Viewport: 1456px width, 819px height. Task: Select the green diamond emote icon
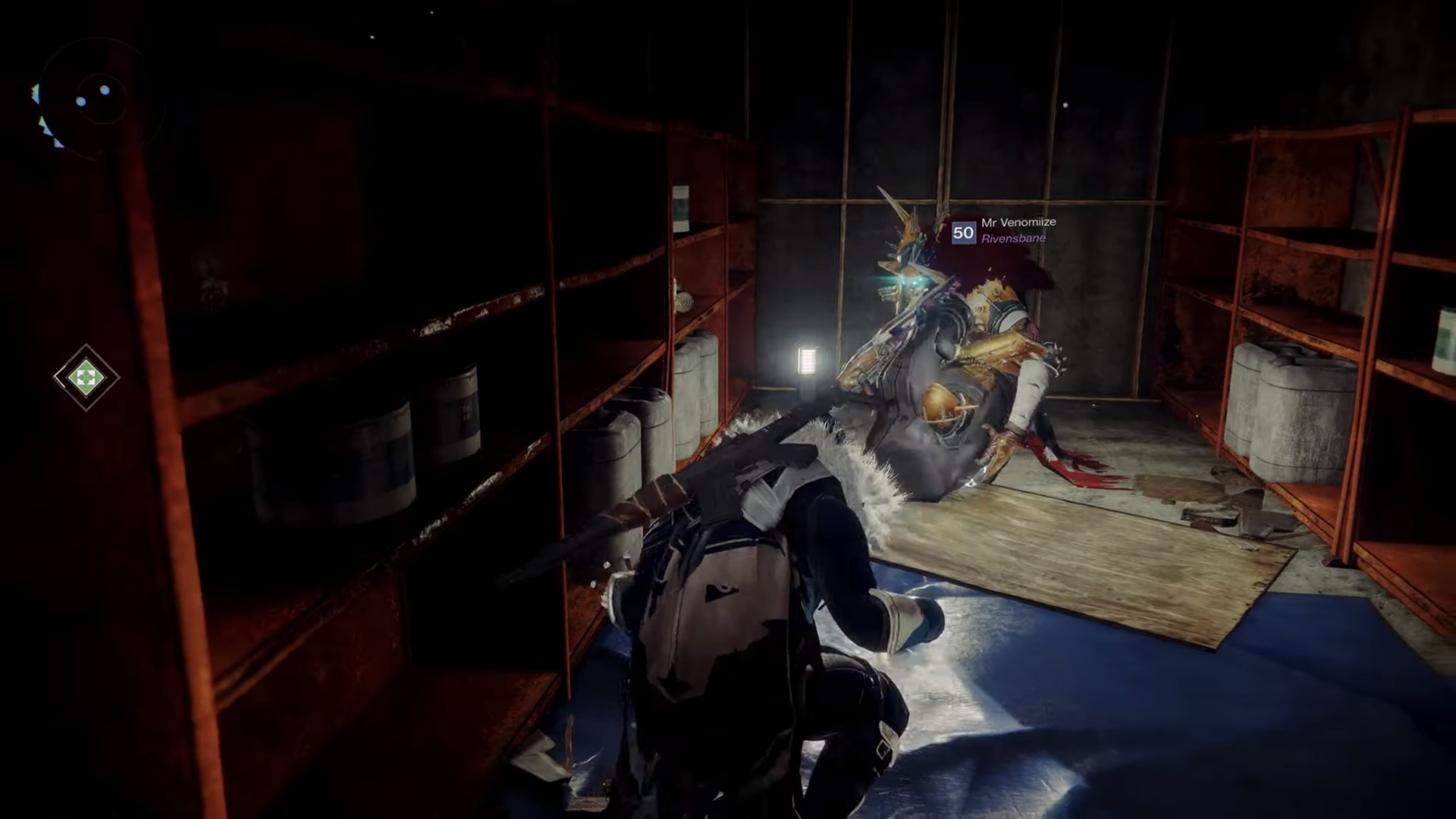tap(86, 377)
